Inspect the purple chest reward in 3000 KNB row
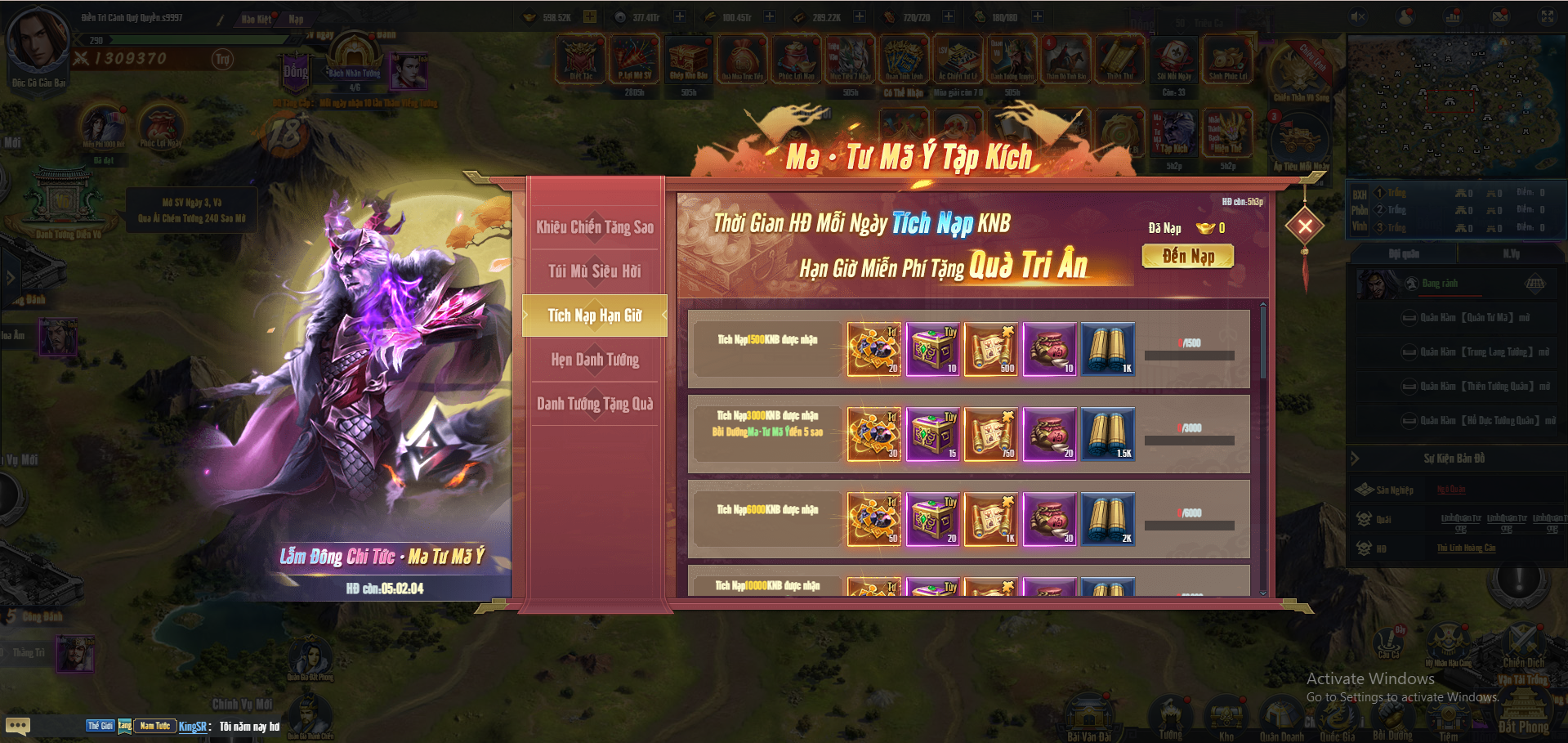 click(x=932, y=434)
